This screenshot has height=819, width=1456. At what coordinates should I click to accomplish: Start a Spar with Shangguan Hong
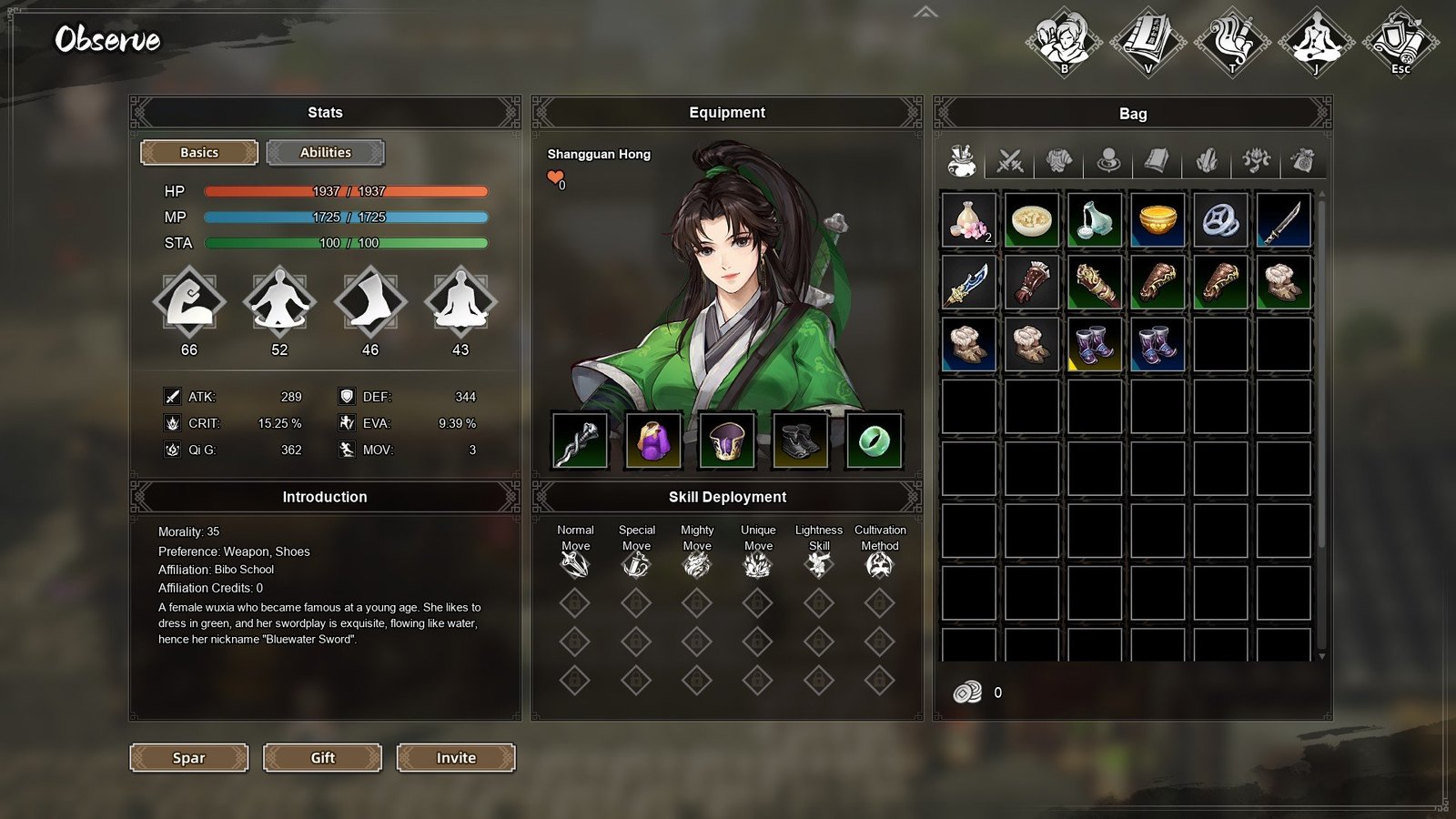[x=188, y=757]
